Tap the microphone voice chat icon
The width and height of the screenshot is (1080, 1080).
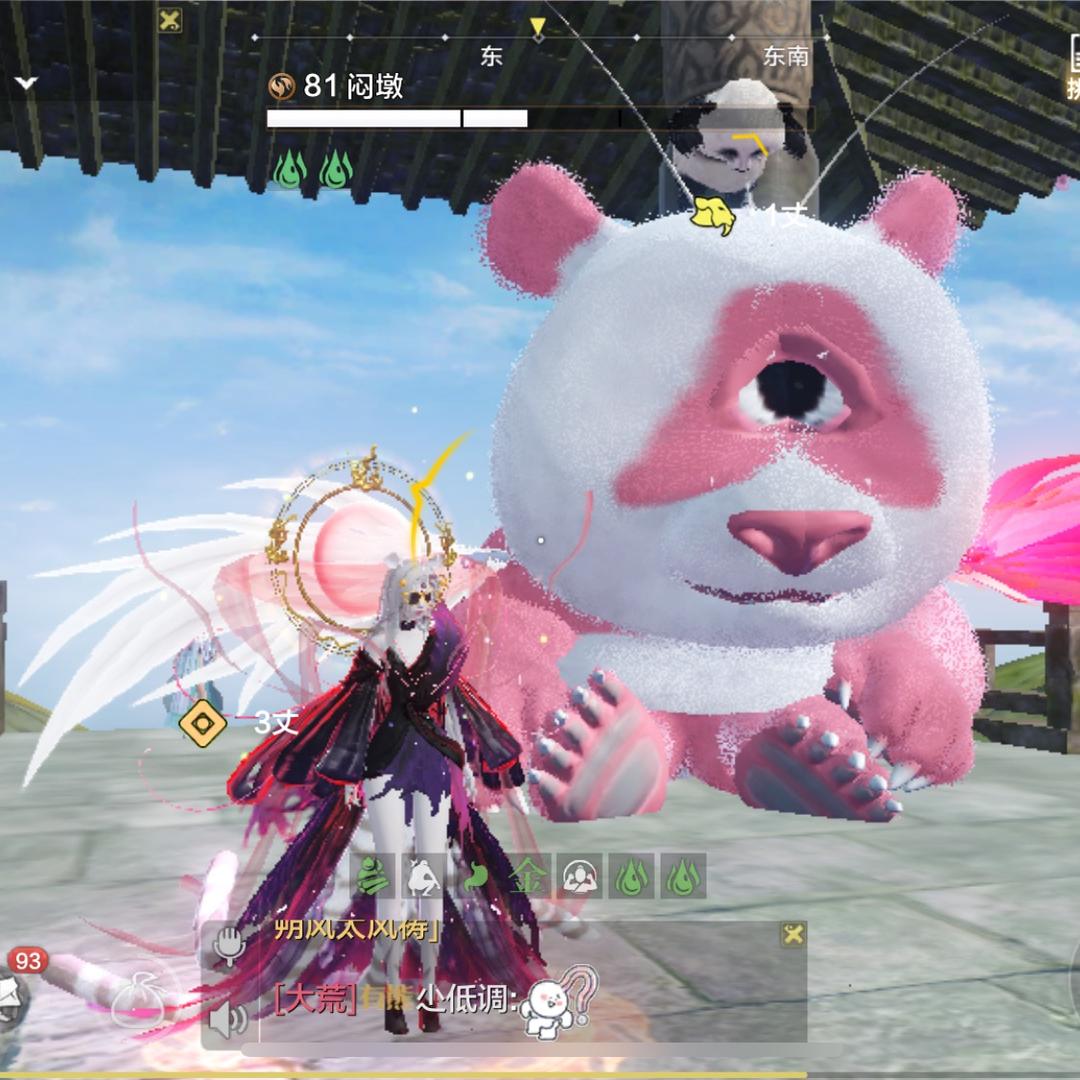click(229, 945)
